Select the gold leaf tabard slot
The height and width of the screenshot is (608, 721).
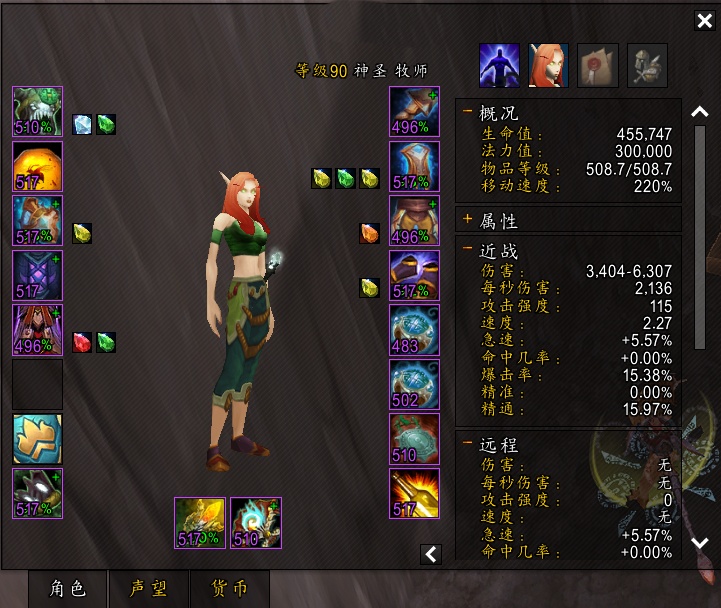(x=38, y=439)
